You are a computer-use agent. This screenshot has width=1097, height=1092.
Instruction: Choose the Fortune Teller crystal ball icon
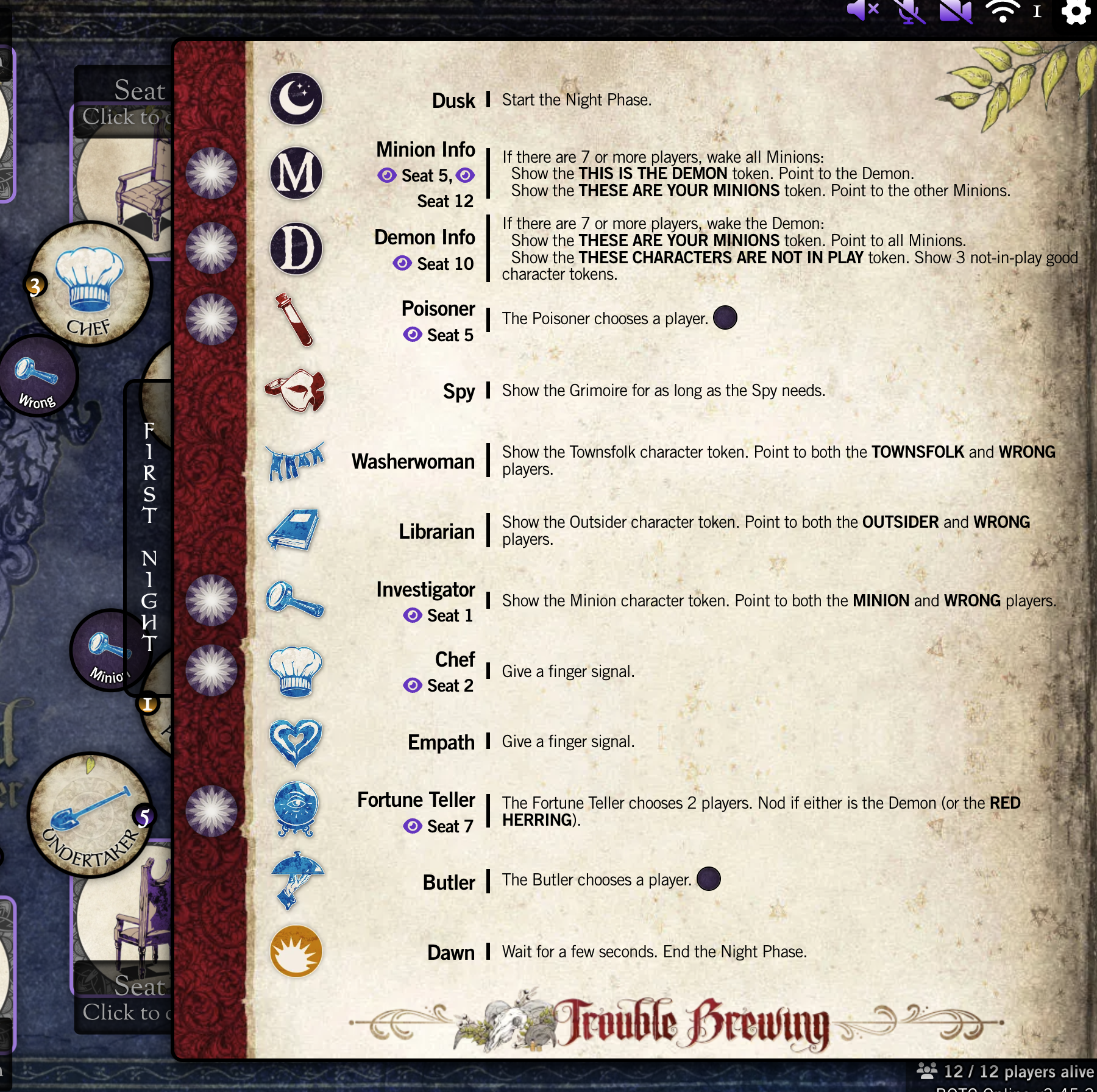[296, 810]
